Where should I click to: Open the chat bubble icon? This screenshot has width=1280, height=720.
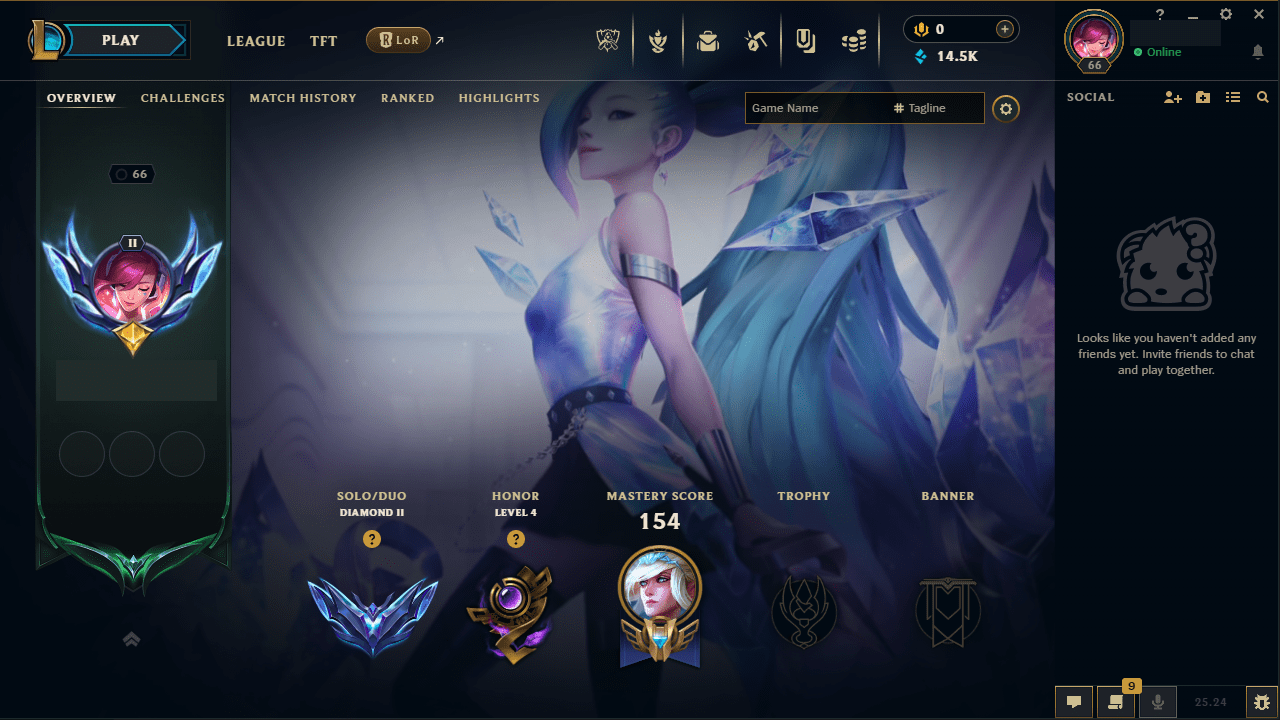pos(1073,701)
